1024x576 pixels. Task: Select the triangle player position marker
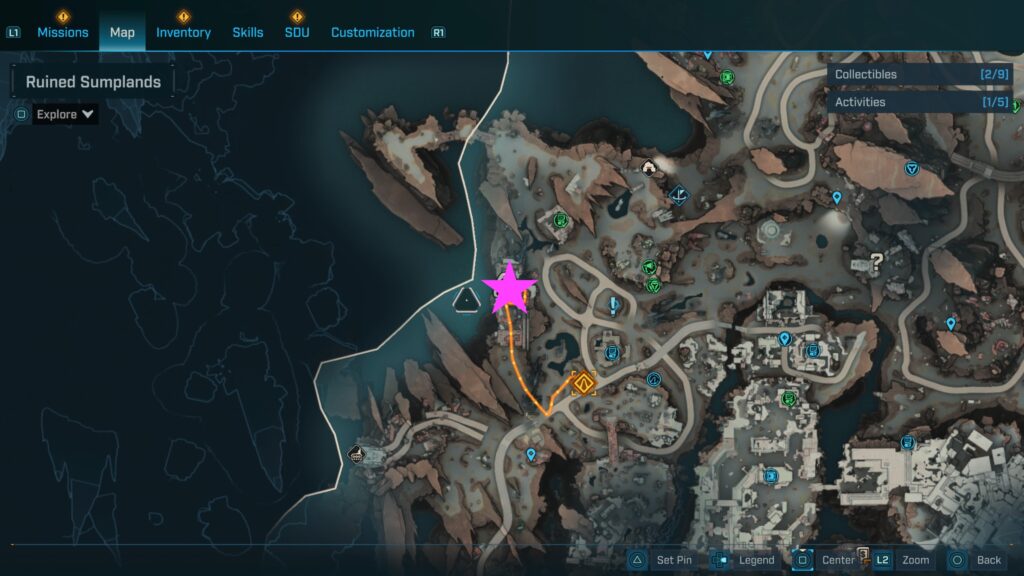467,298
